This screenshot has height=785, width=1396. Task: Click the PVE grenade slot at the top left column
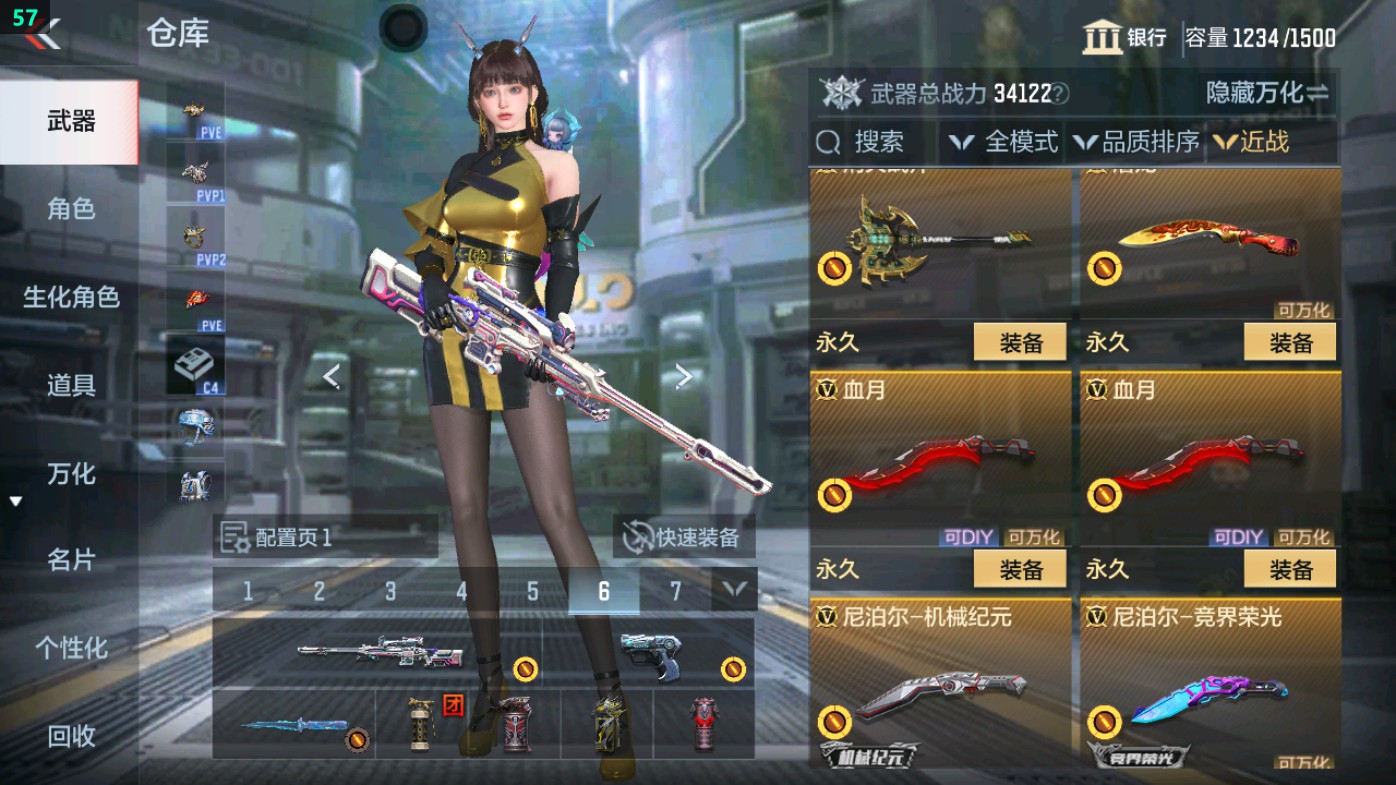click(196, 111)
